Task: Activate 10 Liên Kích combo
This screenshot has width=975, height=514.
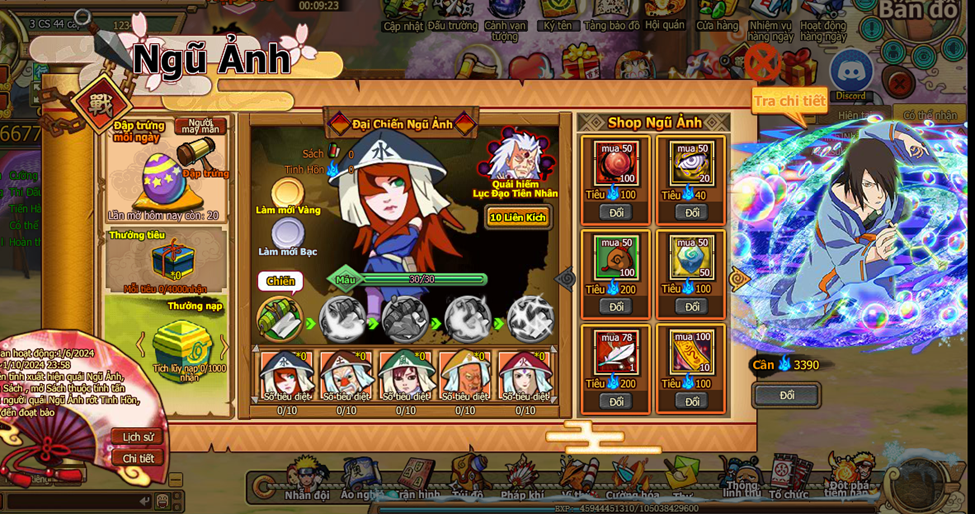Action: (518, 217)
